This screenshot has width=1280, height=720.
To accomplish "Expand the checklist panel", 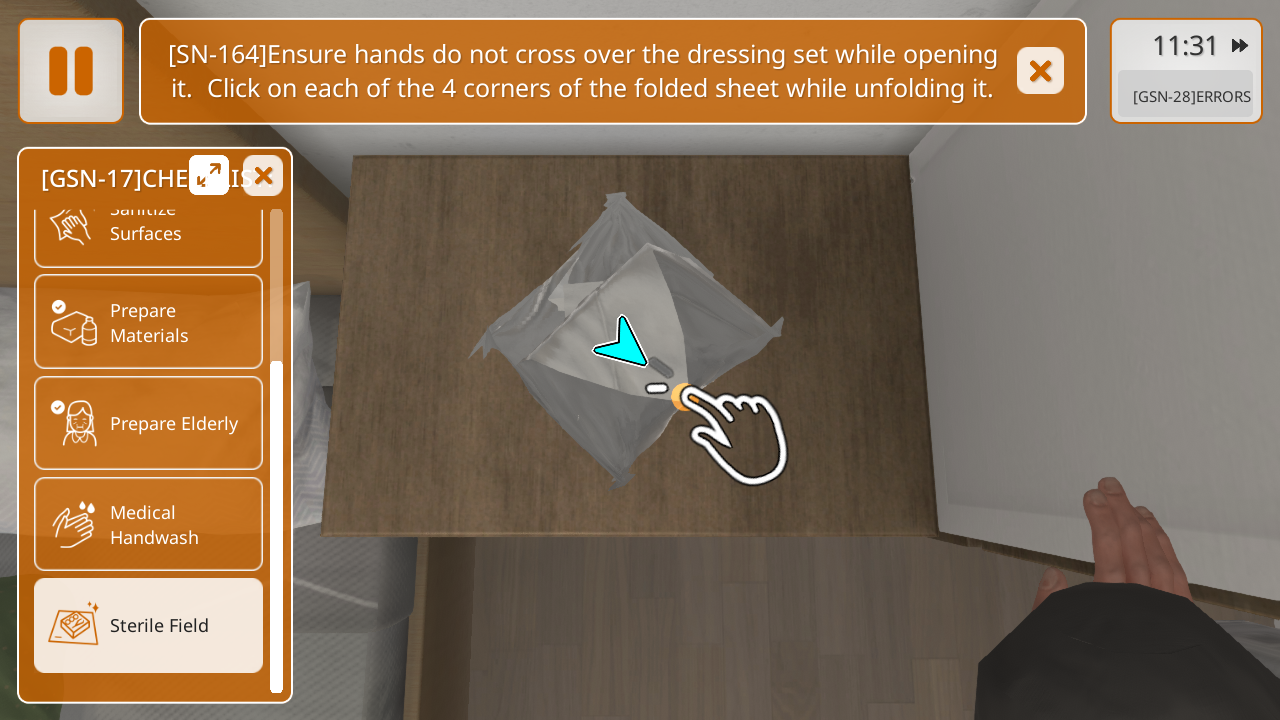I will point(209,175).
